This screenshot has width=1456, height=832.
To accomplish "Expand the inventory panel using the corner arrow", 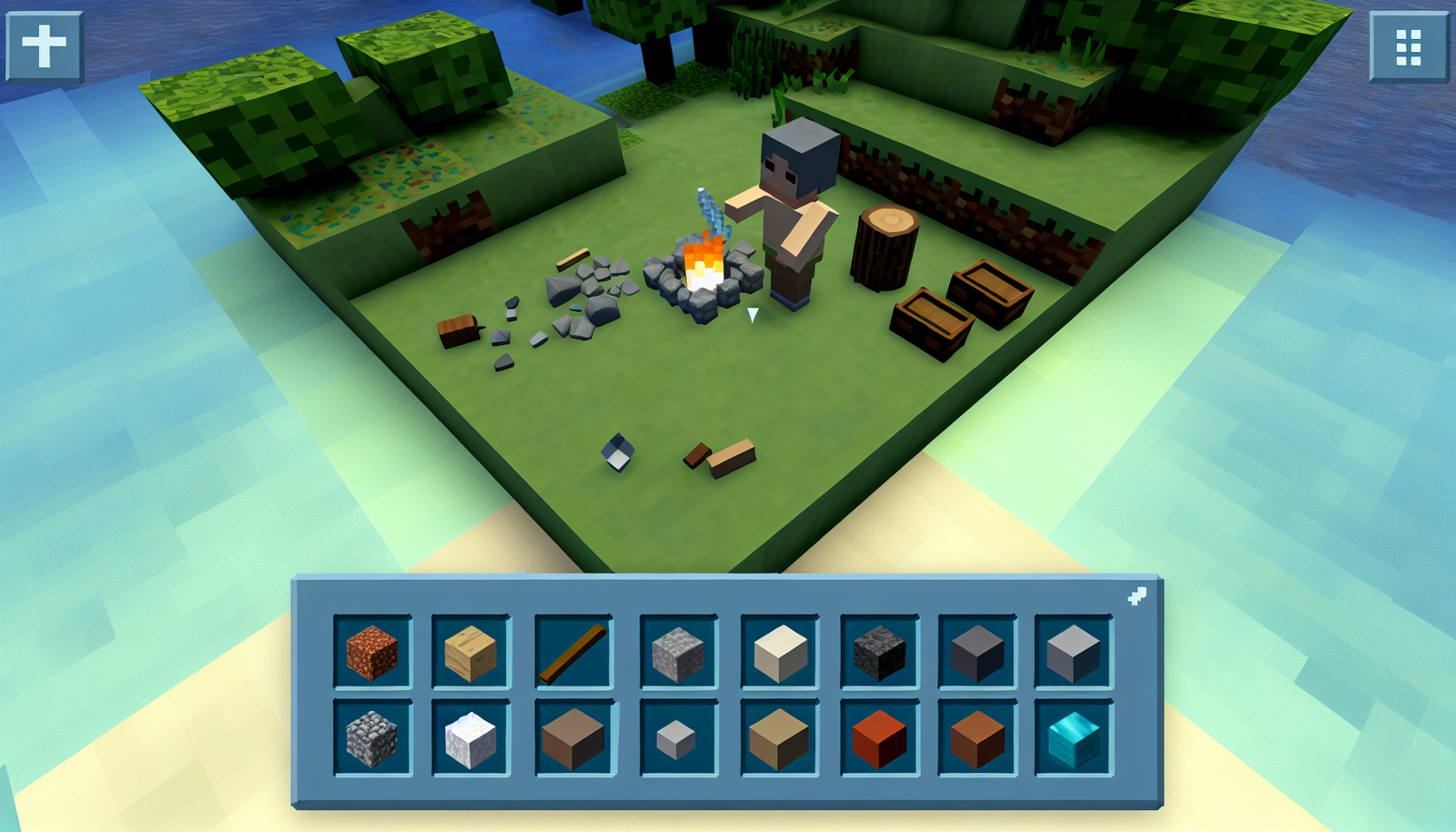I will [x=1137, y=596].
